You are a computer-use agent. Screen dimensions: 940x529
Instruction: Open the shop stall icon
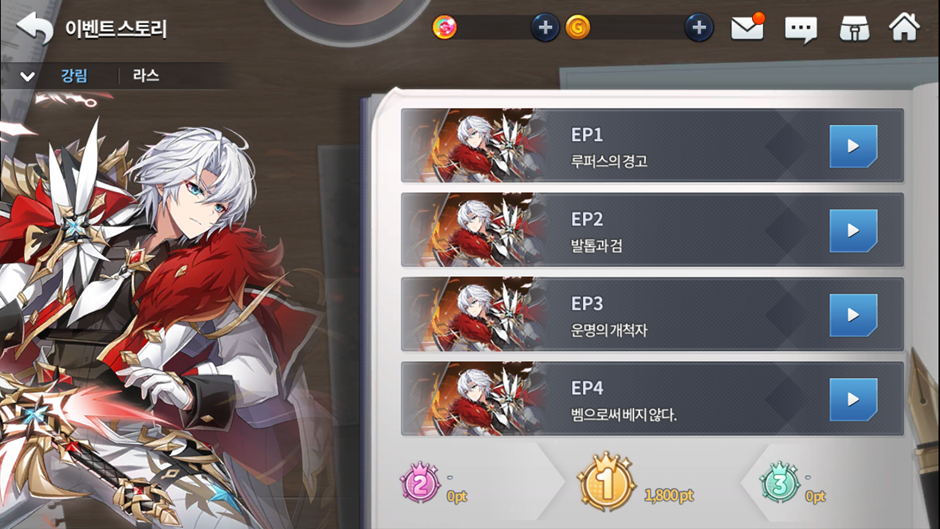pyautogui.click(x=852, y=28)
